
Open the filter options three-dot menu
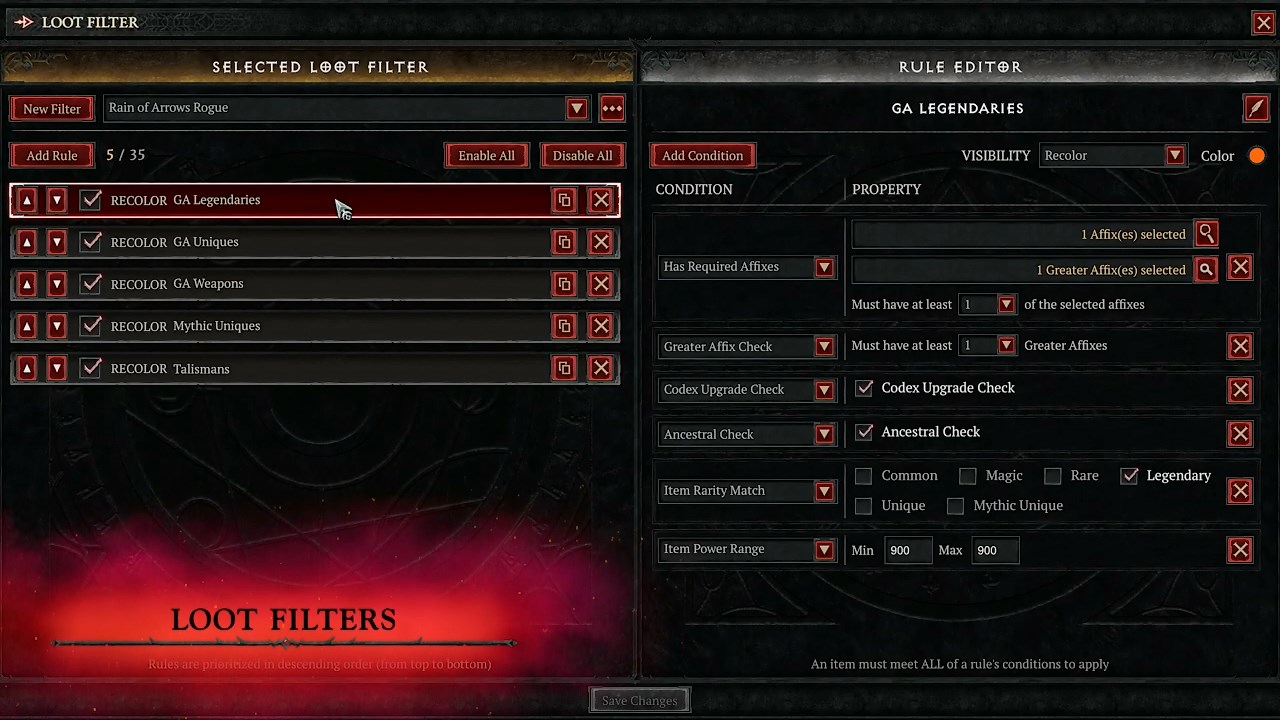click(612, 108)
